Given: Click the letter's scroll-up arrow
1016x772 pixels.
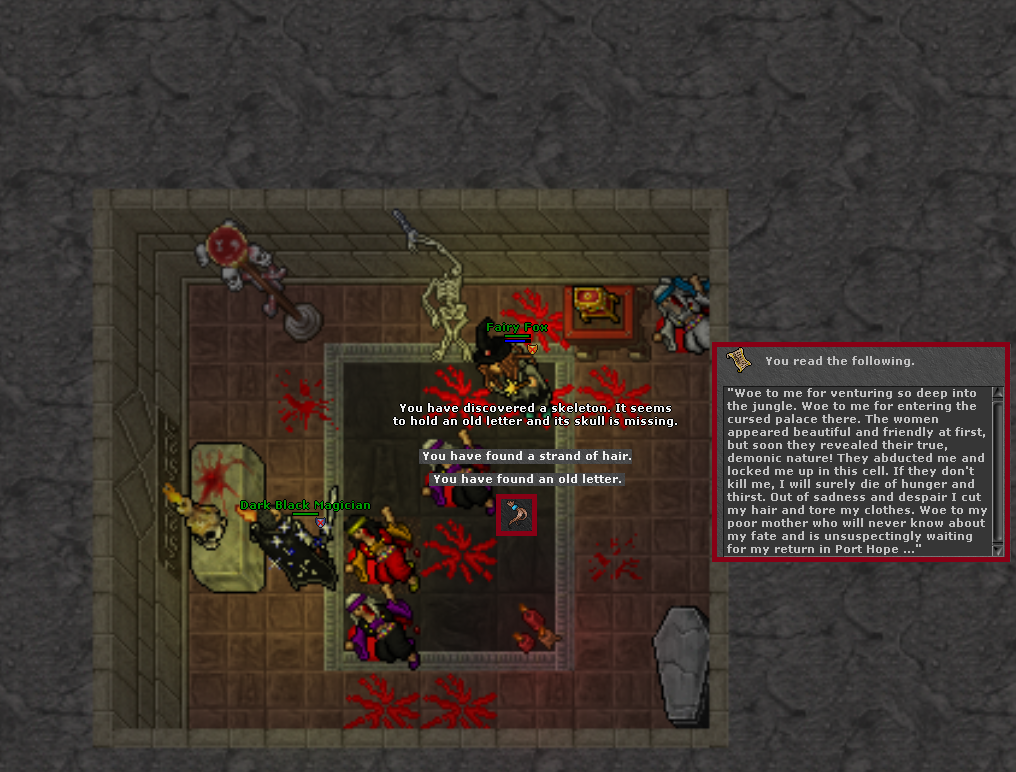Looking at the screenshot, I should (x=997, y=393).
